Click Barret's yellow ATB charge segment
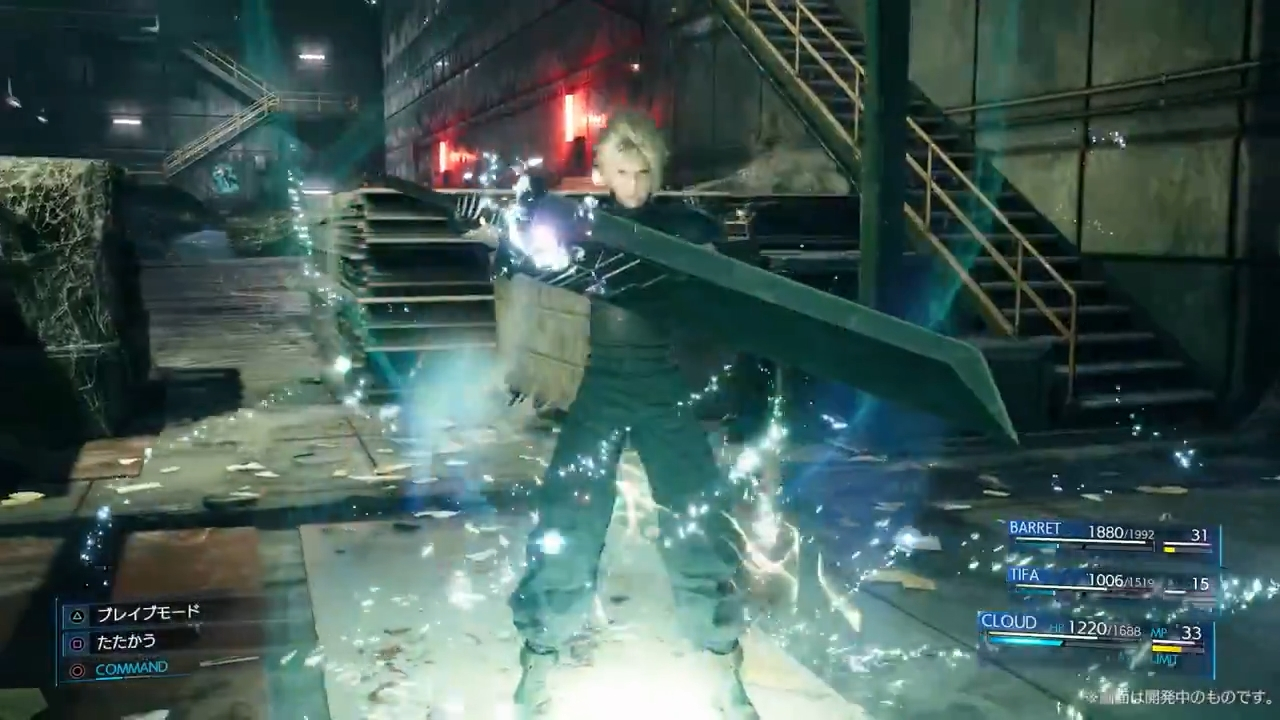 [x=1169, y=549]
